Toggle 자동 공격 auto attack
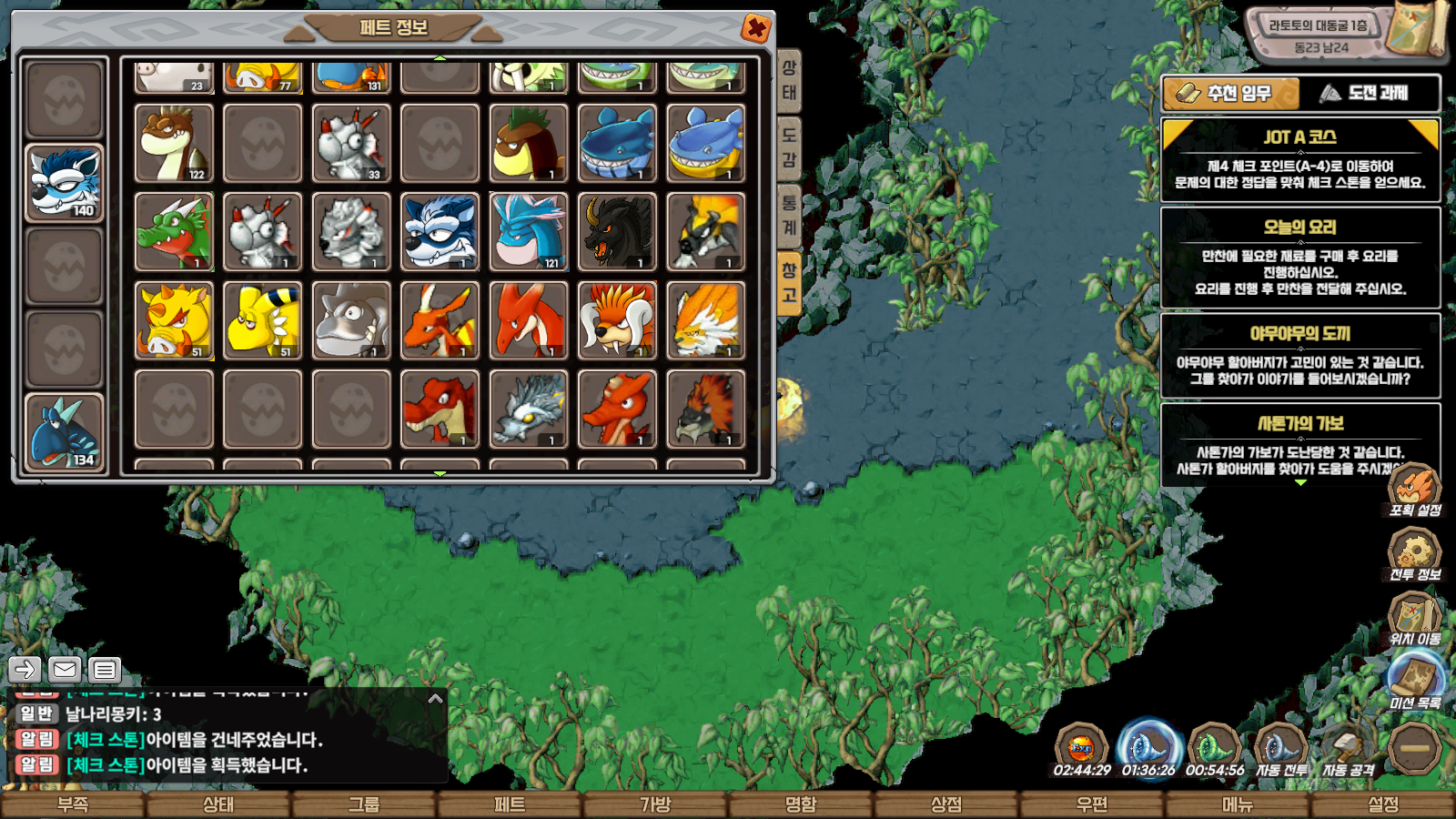Viewport: 1456px width, 819px height. tap(1348, 749)
